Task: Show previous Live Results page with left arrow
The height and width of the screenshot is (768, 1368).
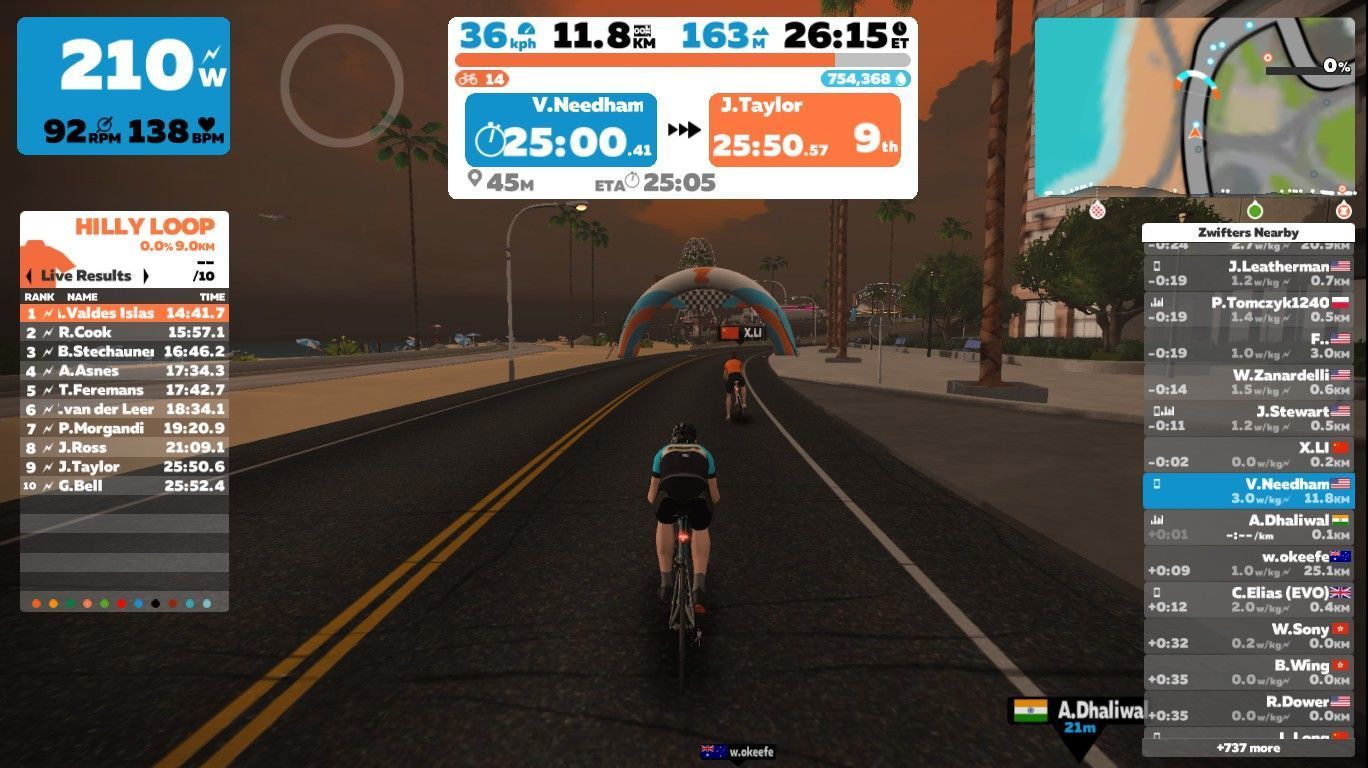Action: click(29, 276)
